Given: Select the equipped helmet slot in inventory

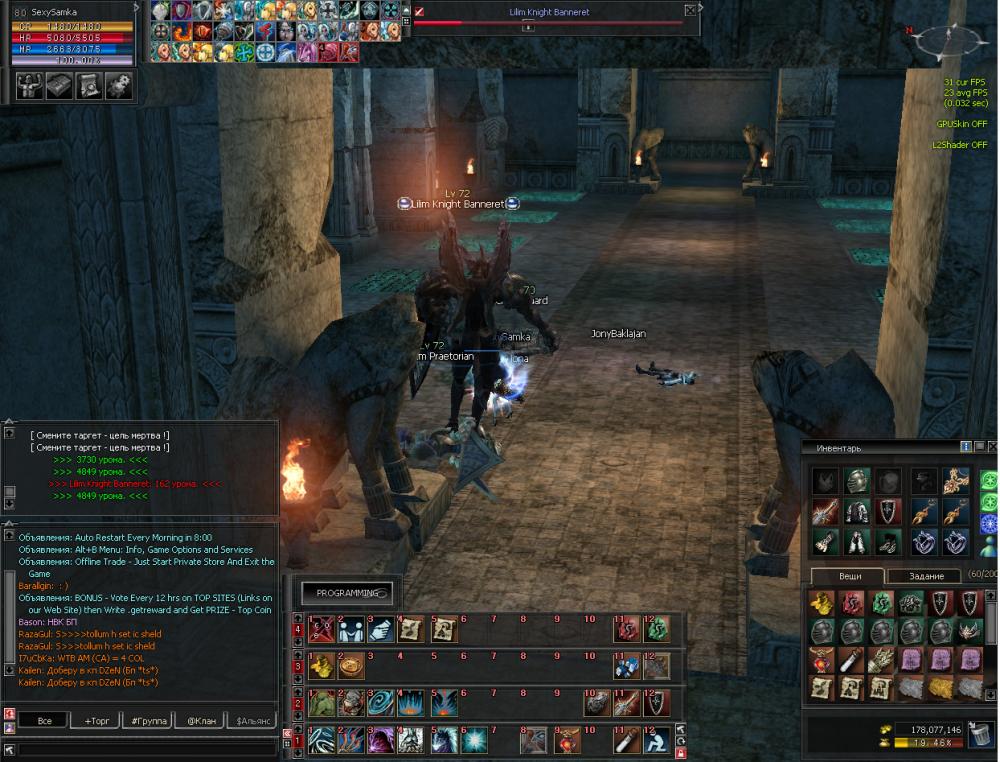Looking at the screenshot, I should point(857,481).
